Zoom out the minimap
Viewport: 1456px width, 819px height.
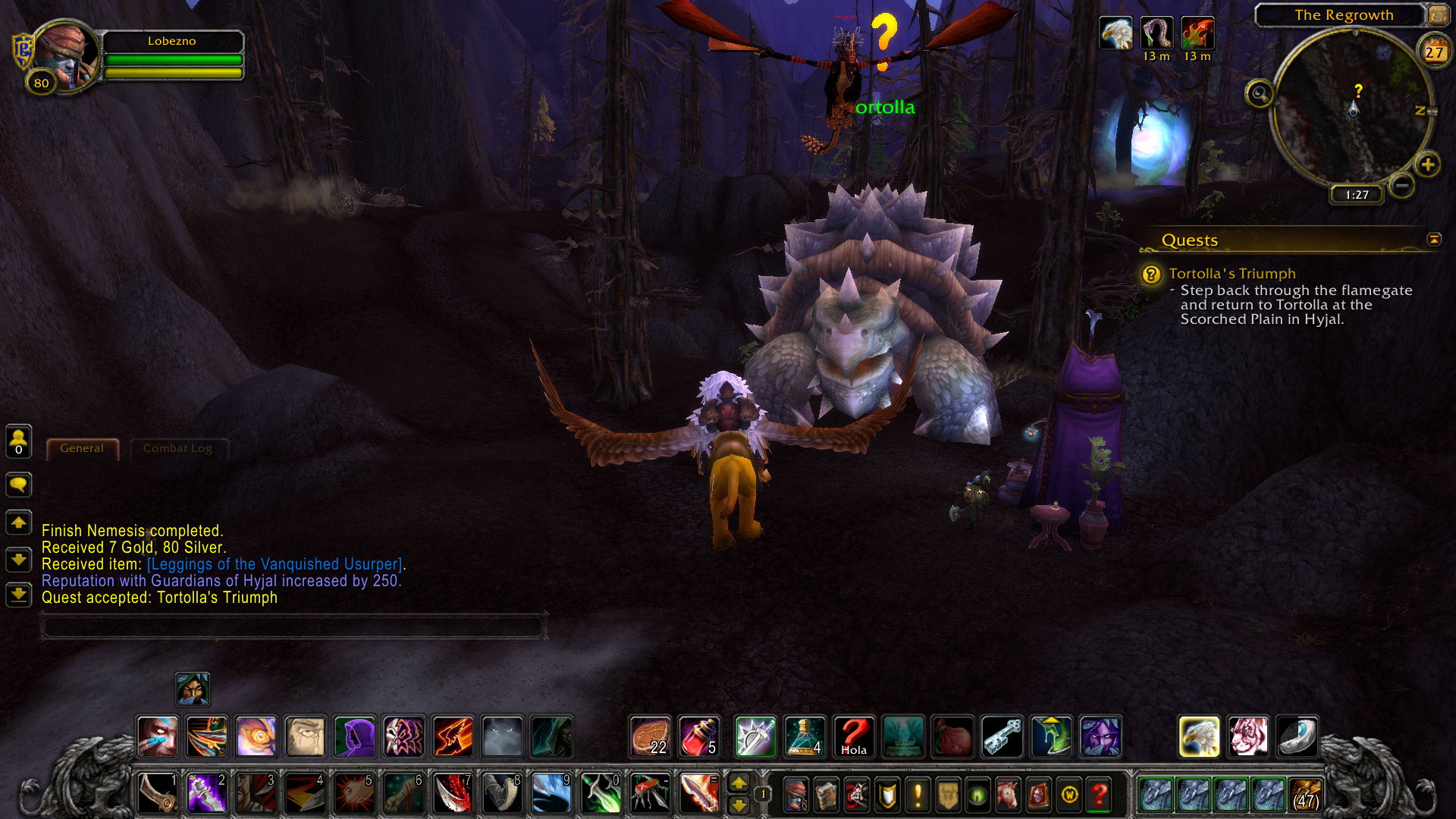(x=1402, y=185)
